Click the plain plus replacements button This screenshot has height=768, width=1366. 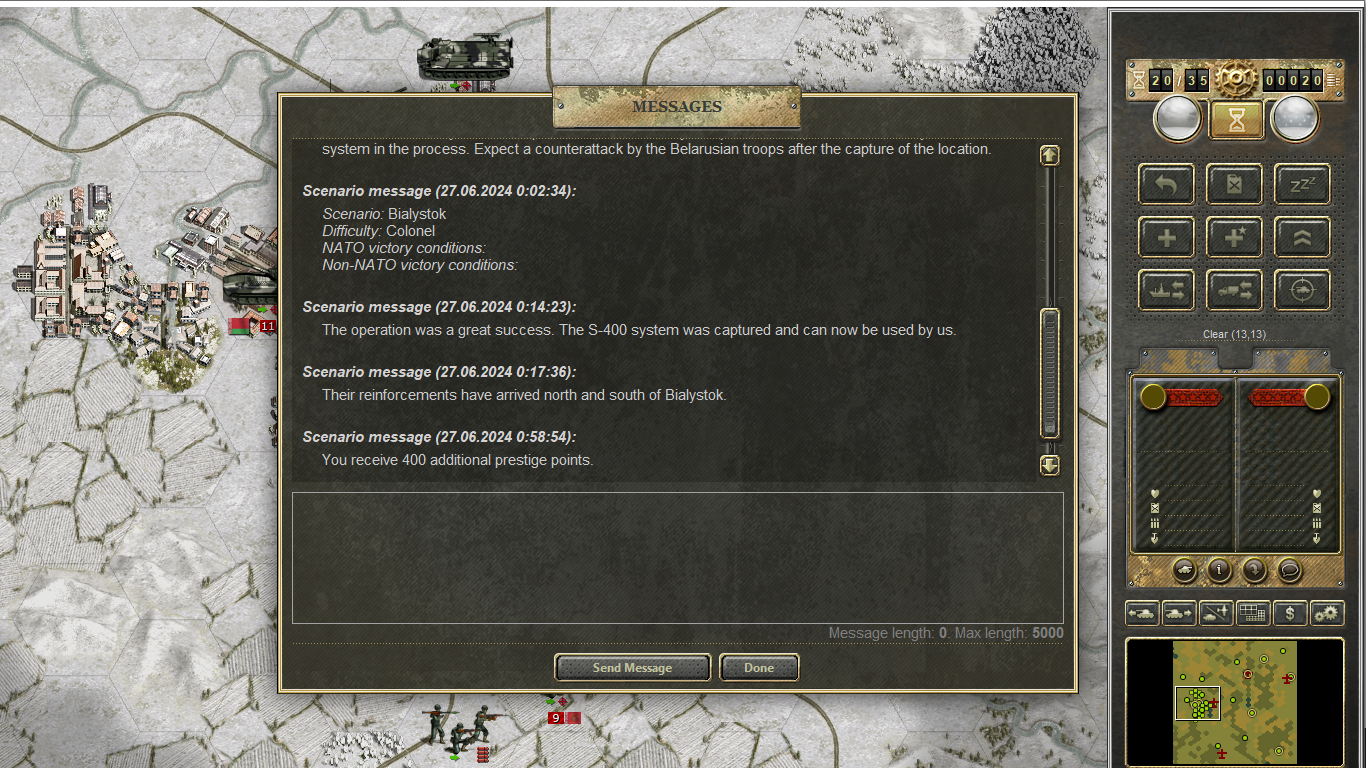tap(1166, 238)
